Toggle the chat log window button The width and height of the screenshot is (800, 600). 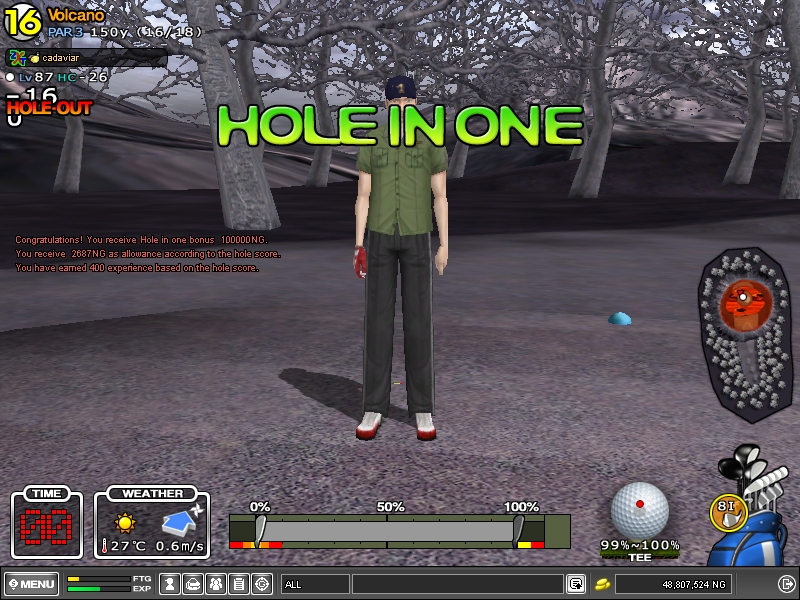[576, 583]
